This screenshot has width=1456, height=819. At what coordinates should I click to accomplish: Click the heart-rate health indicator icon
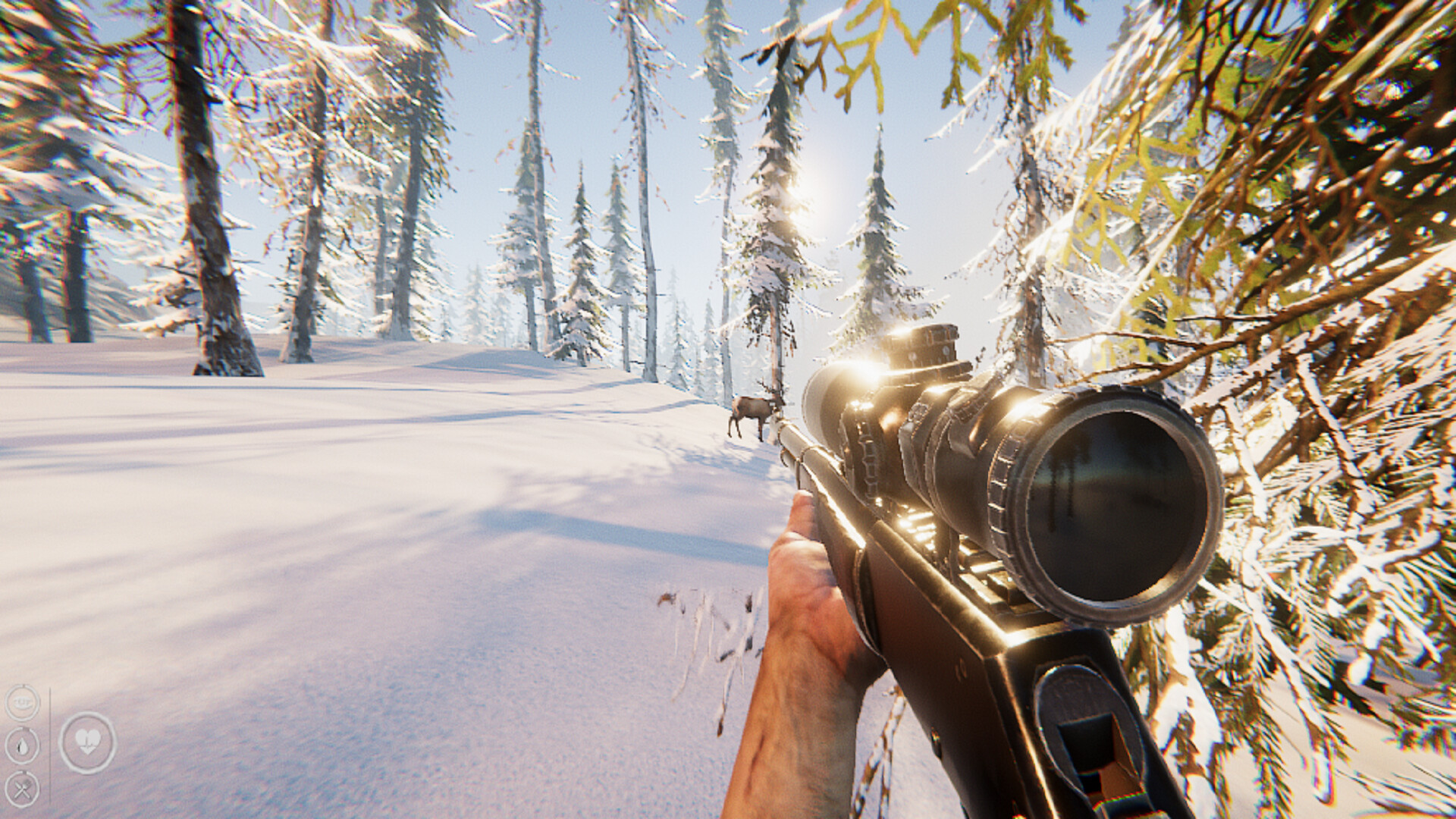pyautogui.click(x=86, y=739)
